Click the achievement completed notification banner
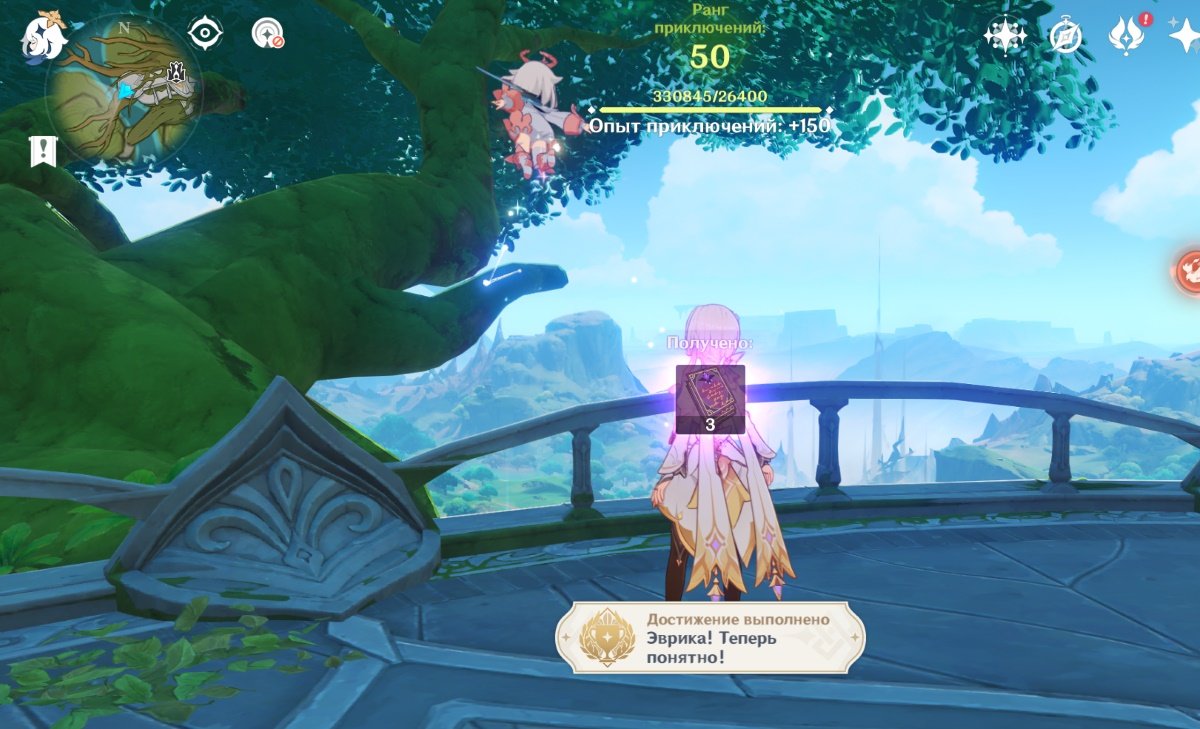The image size is (1200, 729). (x=711, y=638)
